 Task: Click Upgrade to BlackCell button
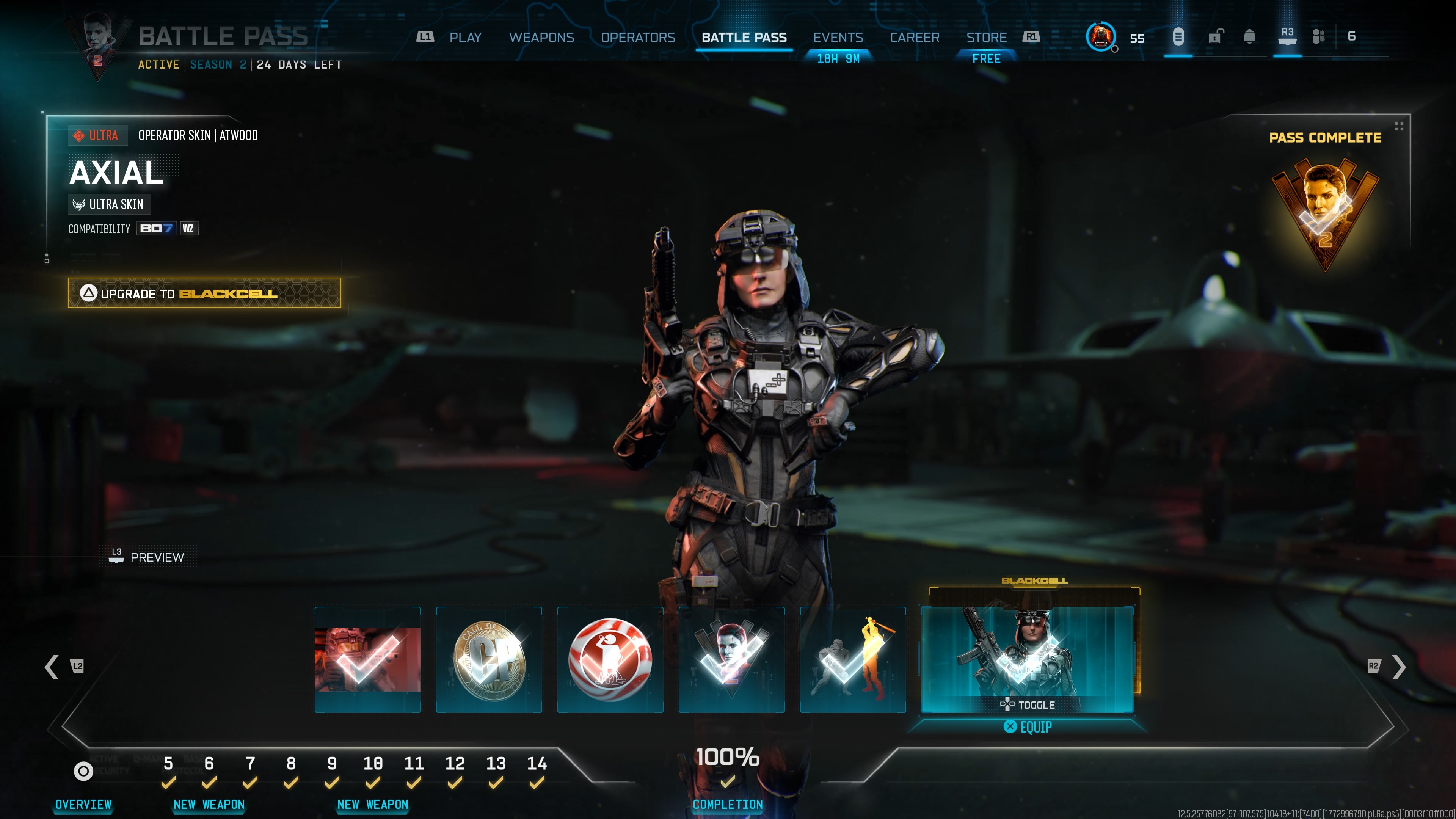[204, 293]
